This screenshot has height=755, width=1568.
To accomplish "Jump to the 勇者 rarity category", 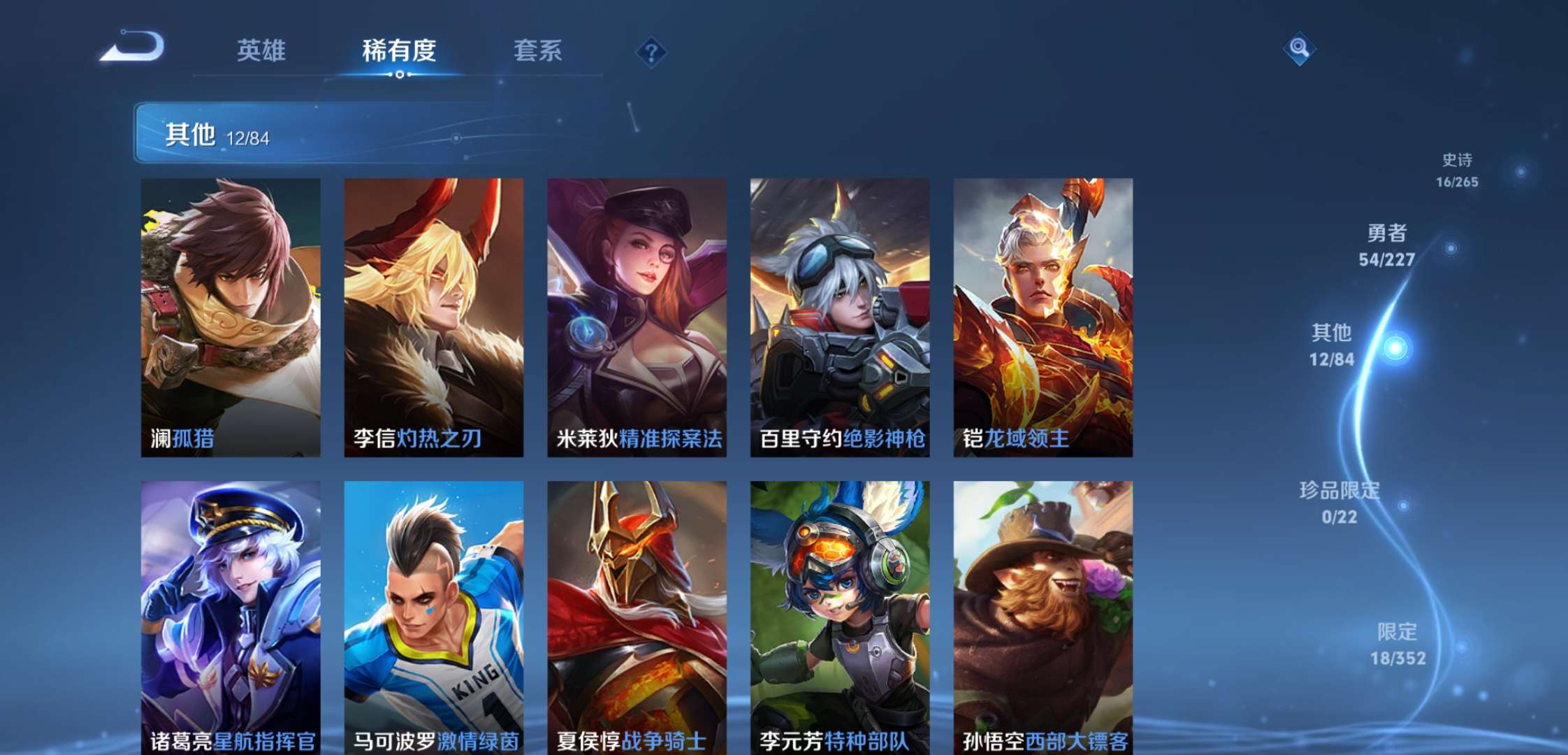I will coord(1387,245).
